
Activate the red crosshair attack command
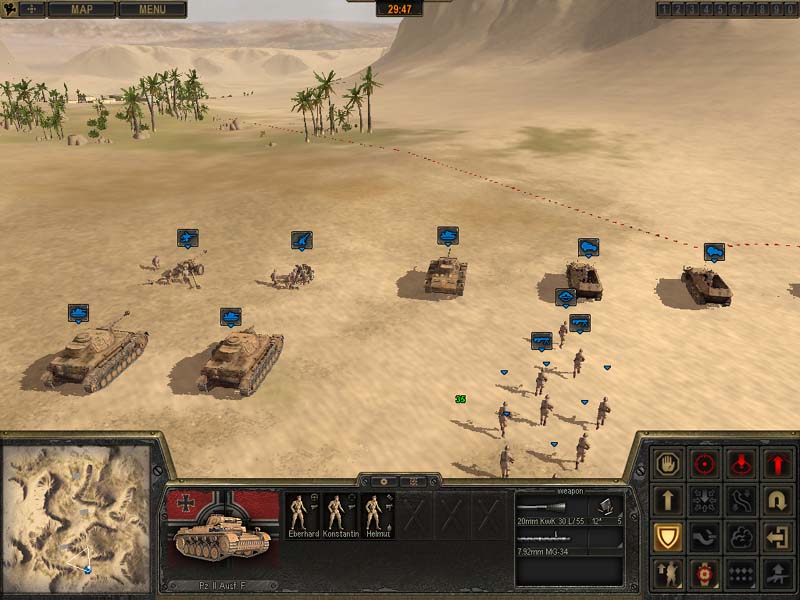(705, 464)
